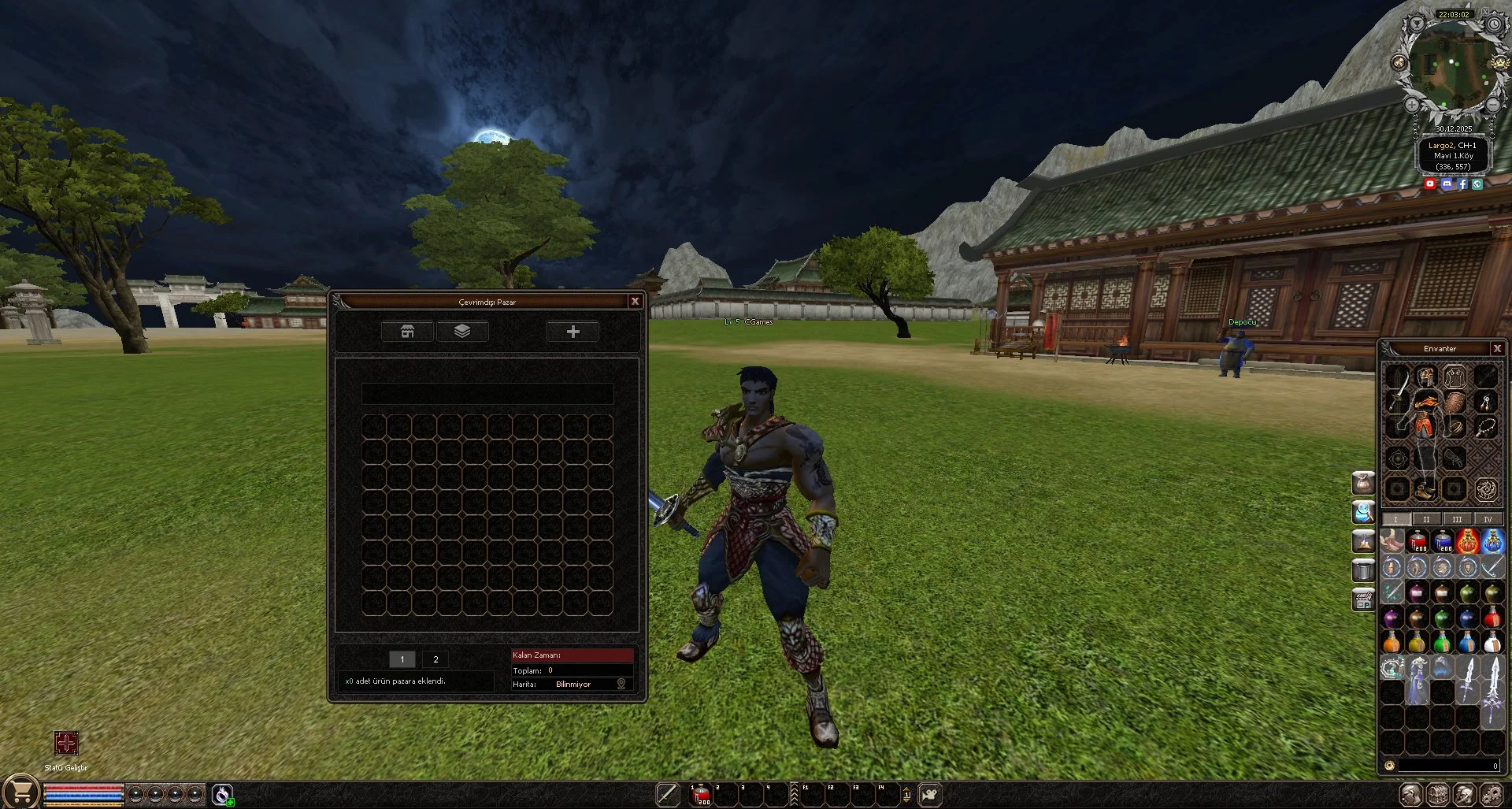Click the Statü Geliştir icon

point(66,743)
